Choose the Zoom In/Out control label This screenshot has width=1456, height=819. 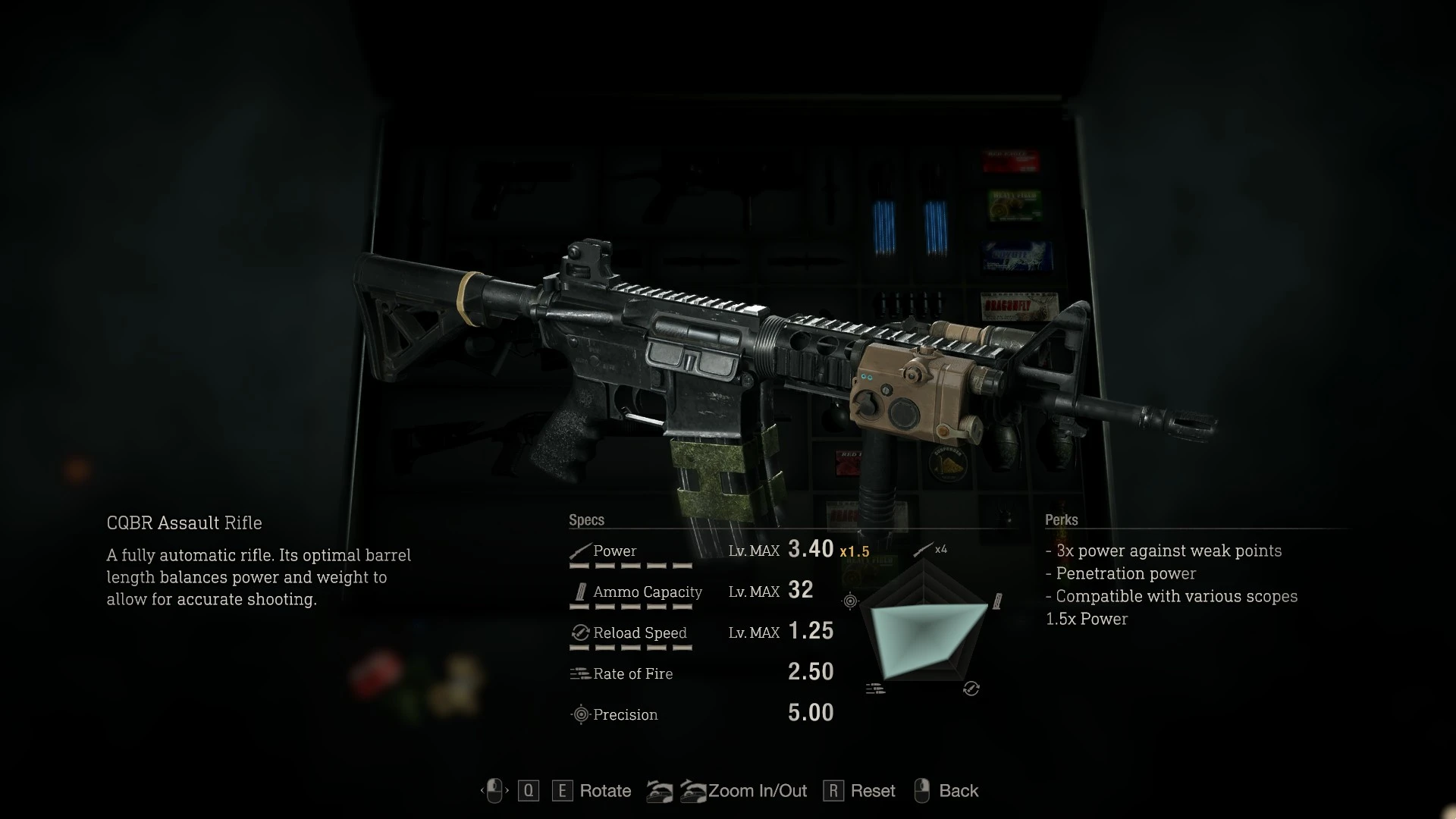pyautogui.click(x=757, y=791)
